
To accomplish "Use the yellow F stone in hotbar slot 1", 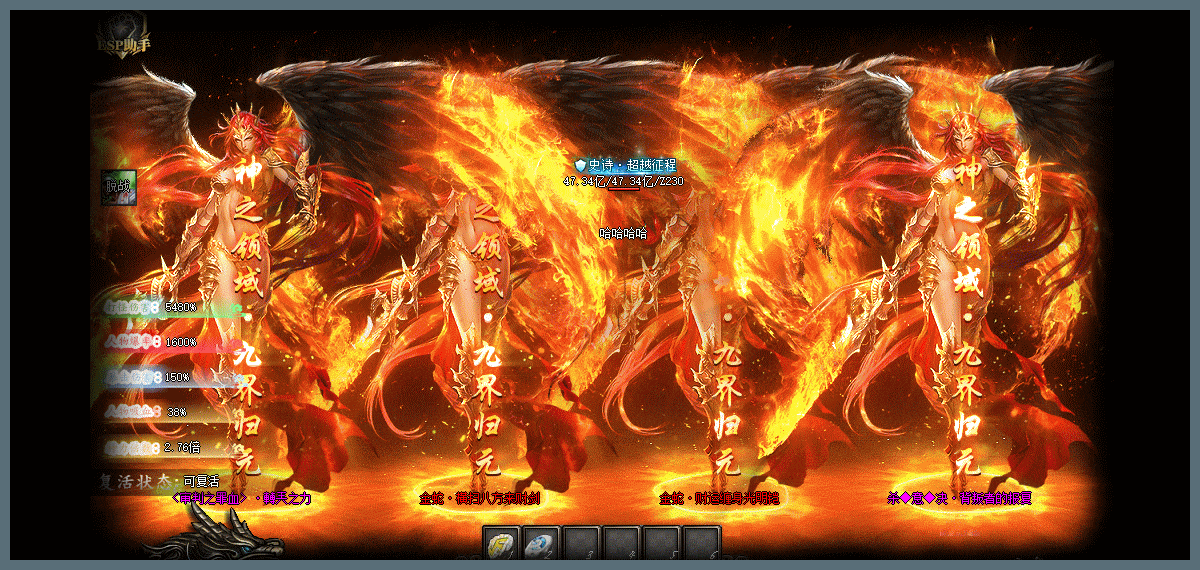I will click(501, 543).
